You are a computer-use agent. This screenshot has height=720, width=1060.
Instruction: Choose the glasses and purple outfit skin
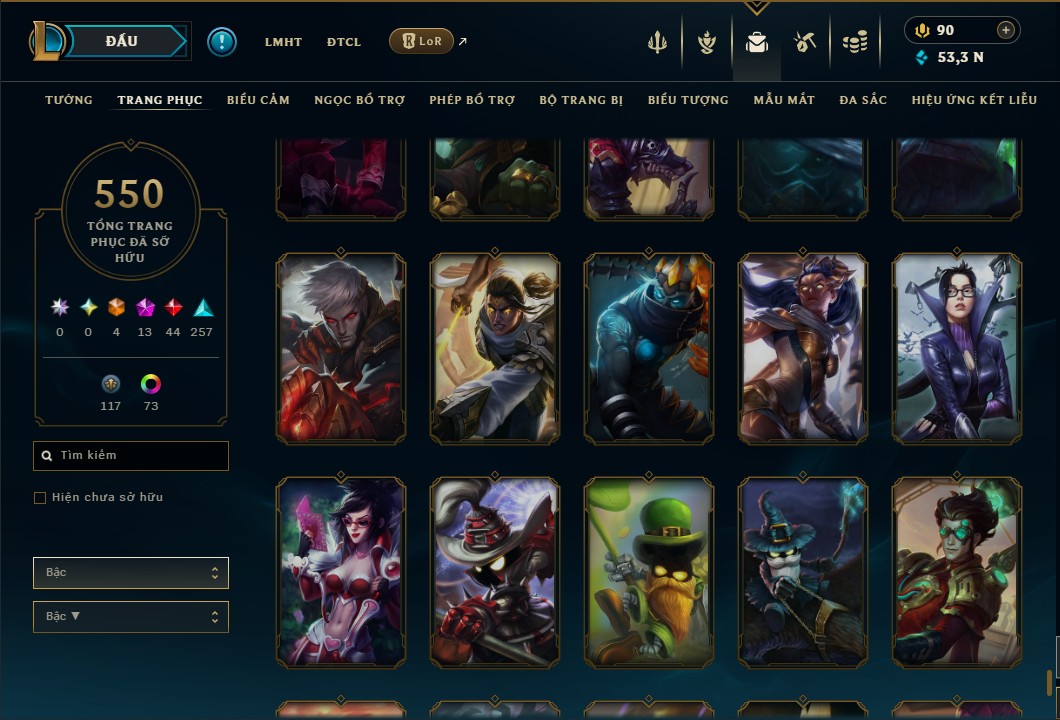[957, 347]
